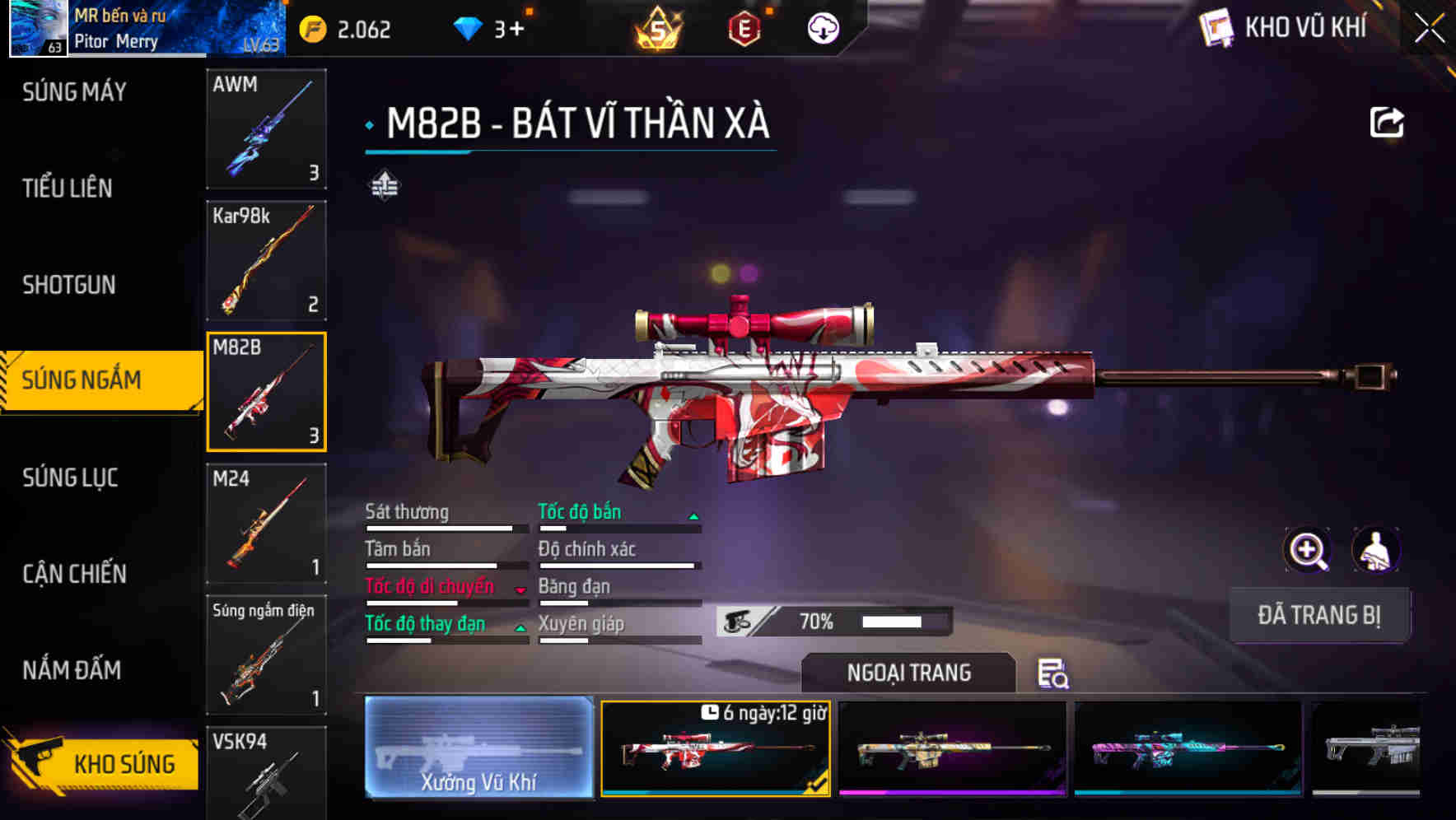Click the cloud download icon in top bar

823,29
